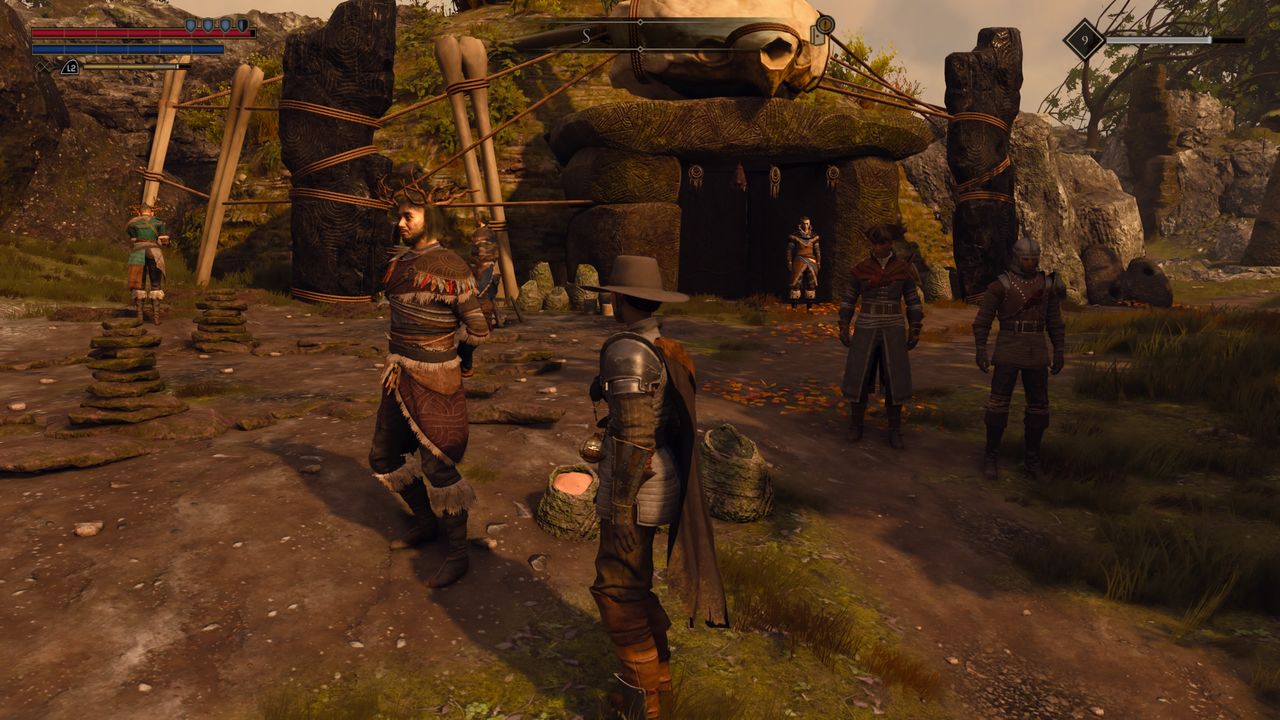Select the level 9 diamond badge

tap(1083, 40)
